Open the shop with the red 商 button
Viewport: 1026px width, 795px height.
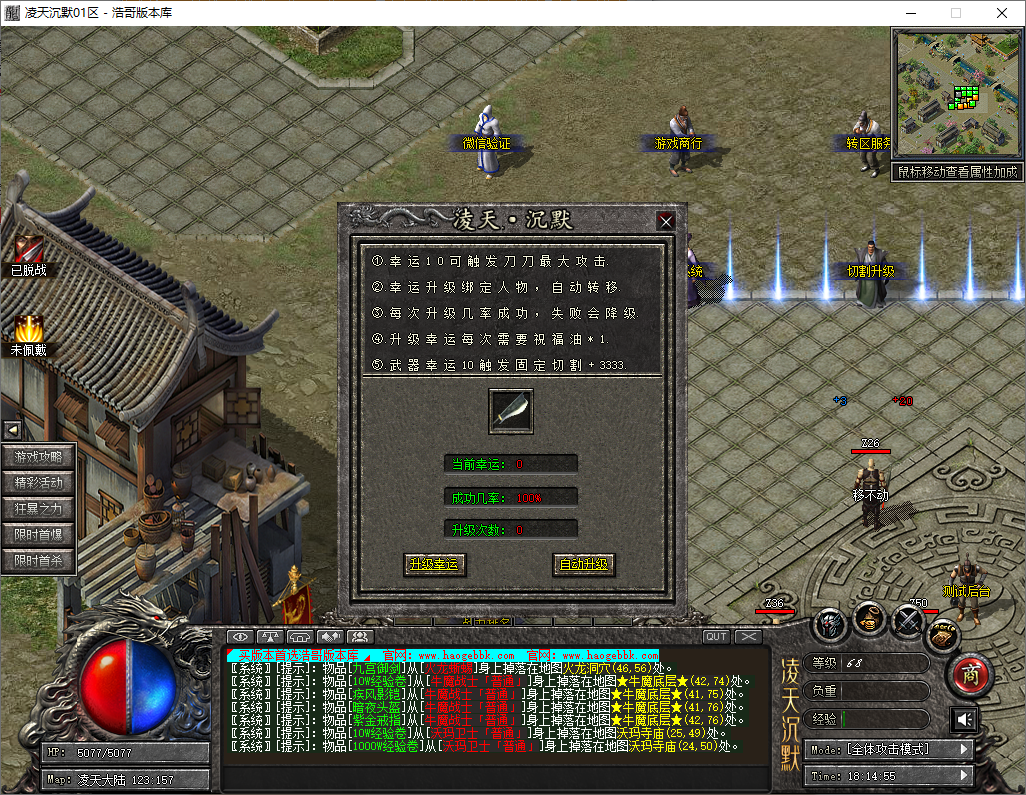[x=968, y=675]
